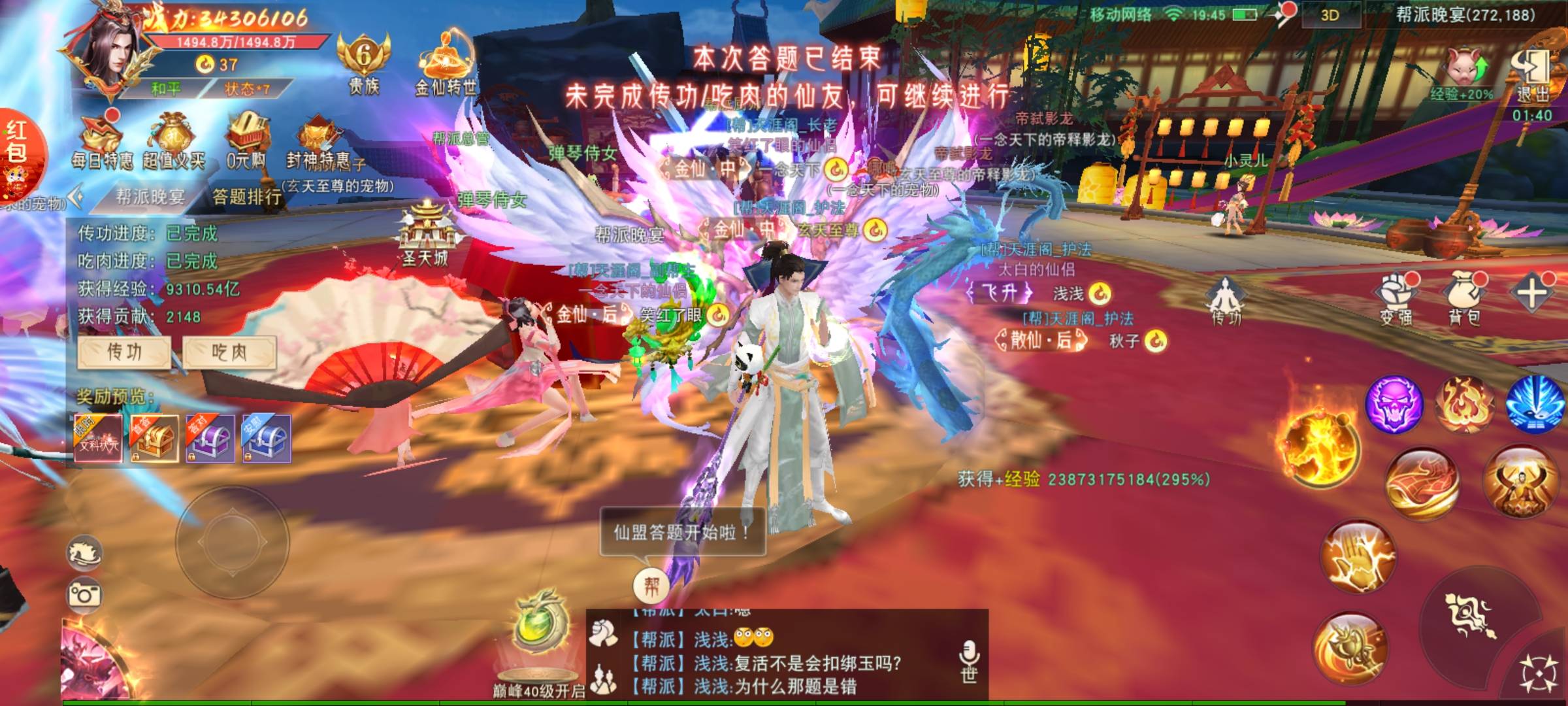Toggle the 3D view mode button
The height and width of the screenshot is (706, 1568).
(1330, 16)
